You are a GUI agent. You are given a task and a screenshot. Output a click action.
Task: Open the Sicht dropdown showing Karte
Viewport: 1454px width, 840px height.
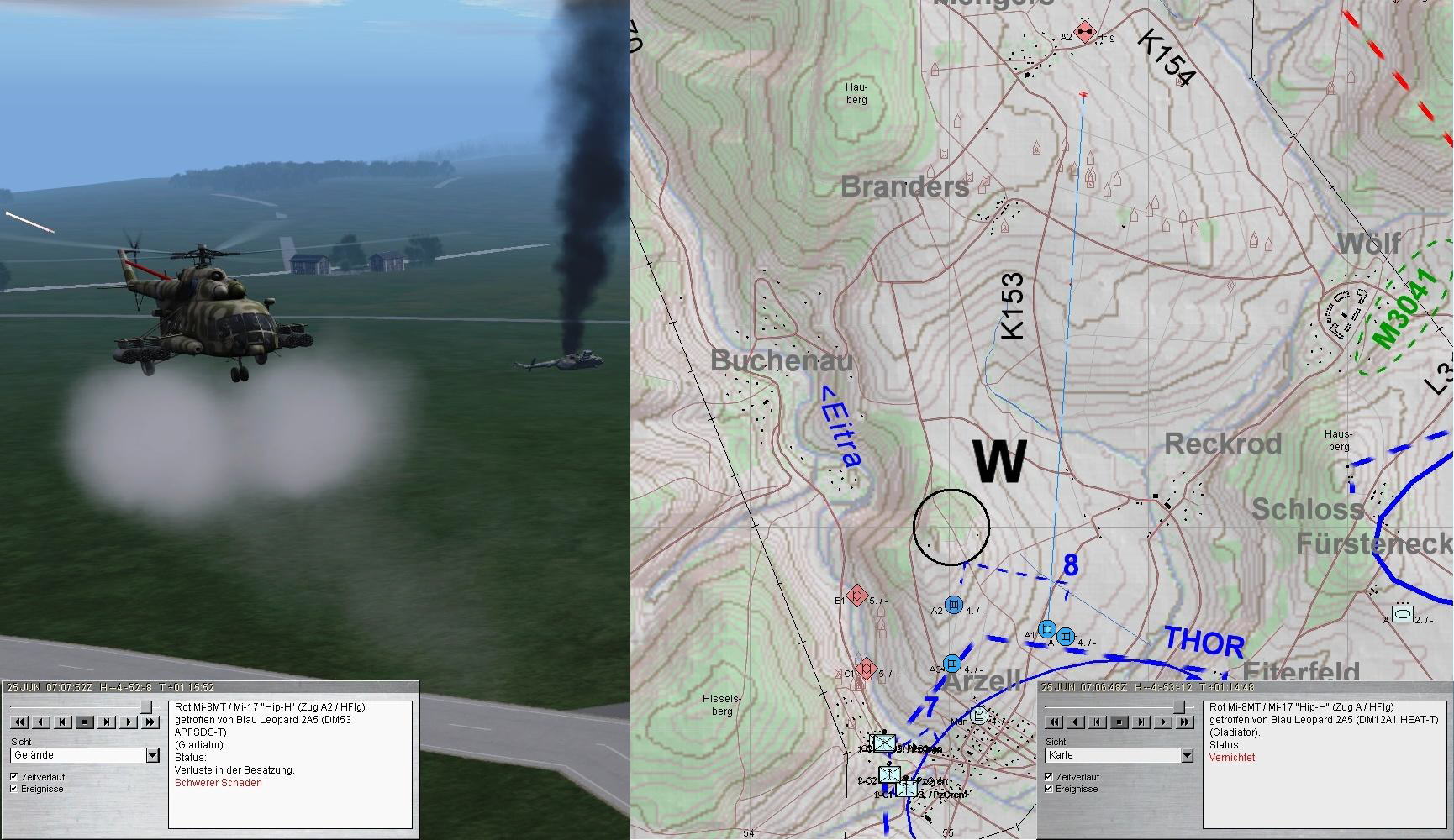(x=1187, y=755)
